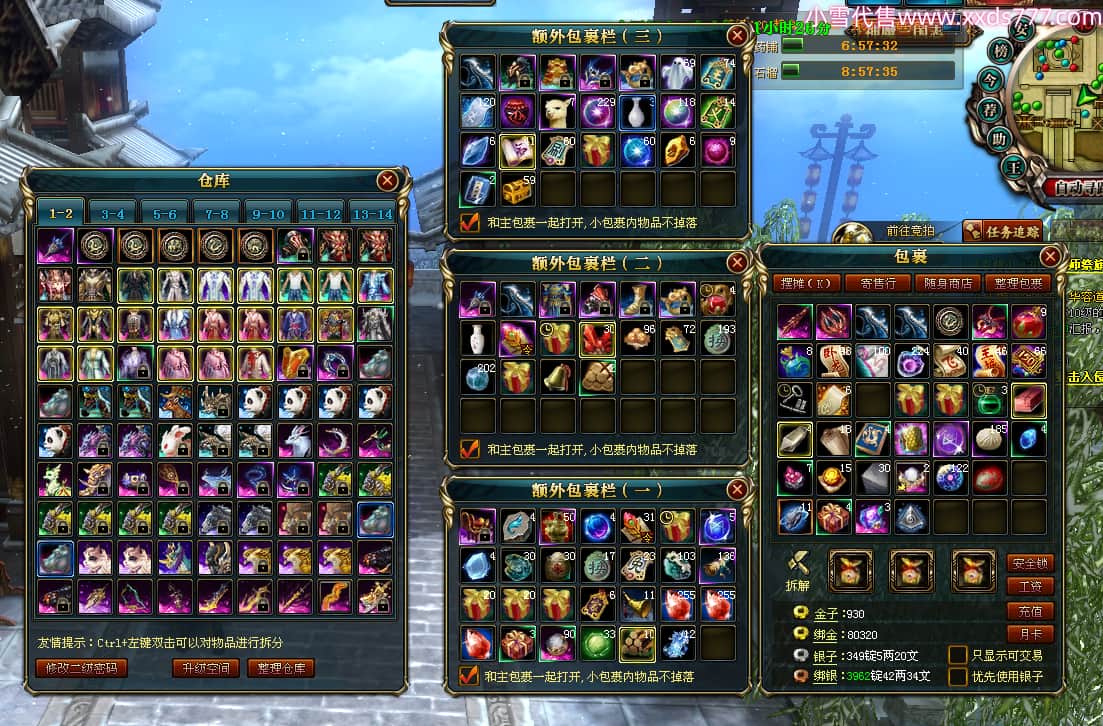Toggle the checkbox in 额外包裹栏（一）
Image resolution: width=1103 pixels, height=726 pixels.
(470, 676)
